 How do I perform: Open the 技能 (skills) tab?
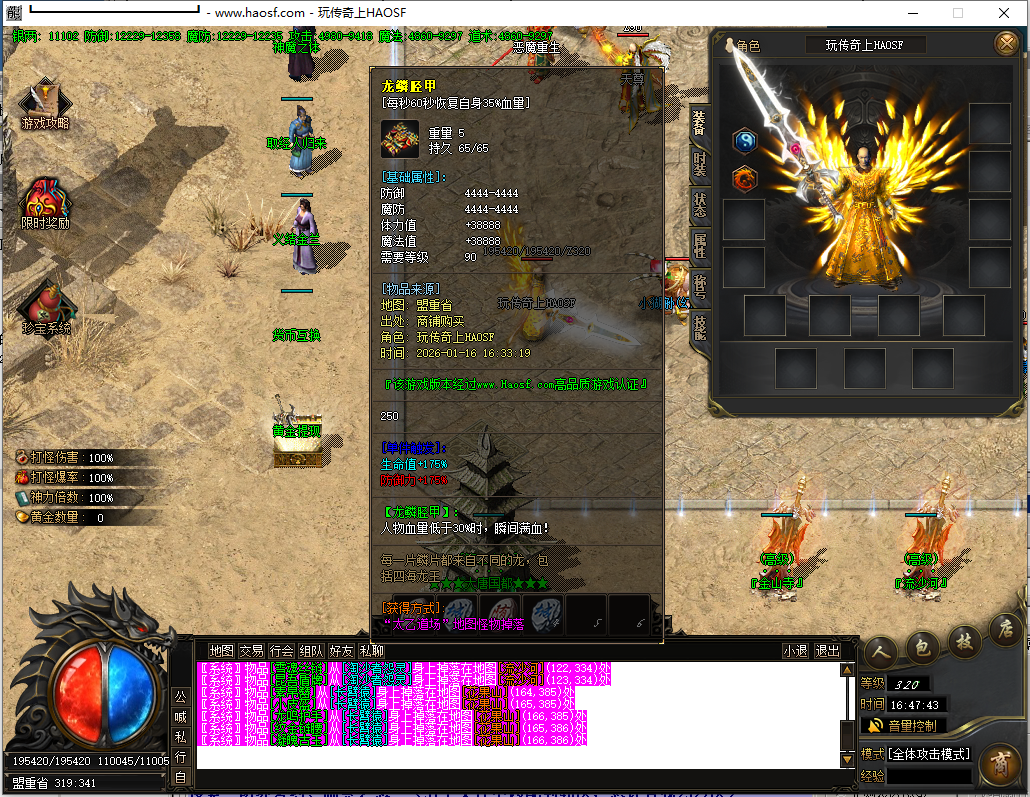[700, 328]
